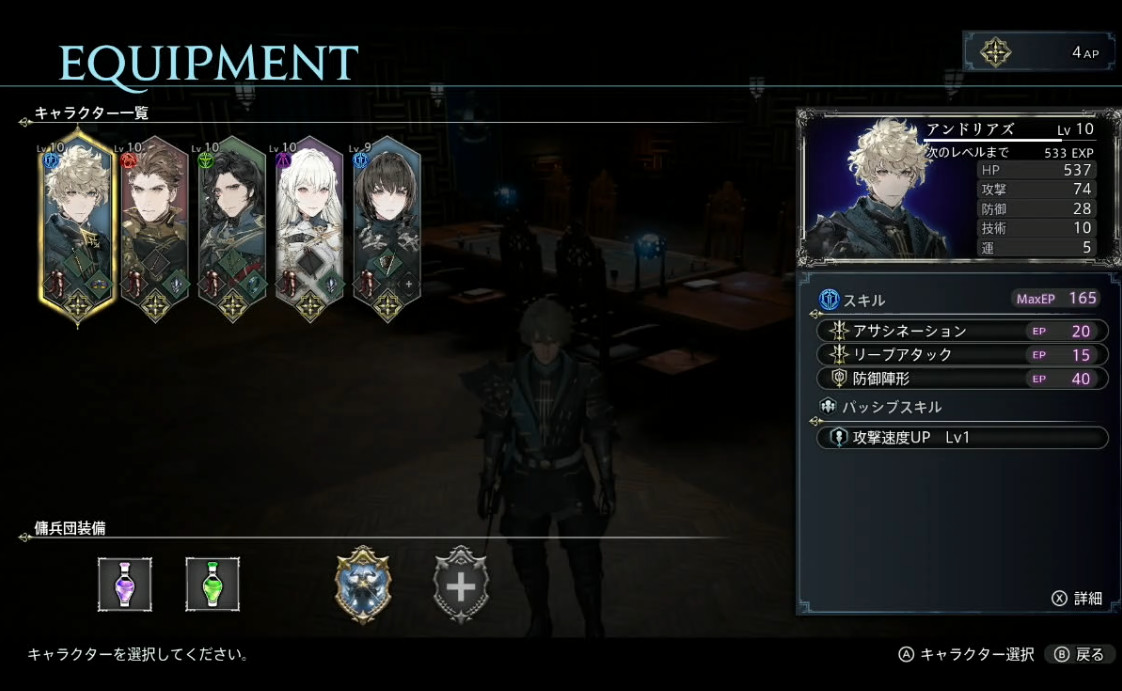The width and height of the screenshot is (1122, 691).
Task: Select the リープアタック skill row
Action: pos(962,355)
